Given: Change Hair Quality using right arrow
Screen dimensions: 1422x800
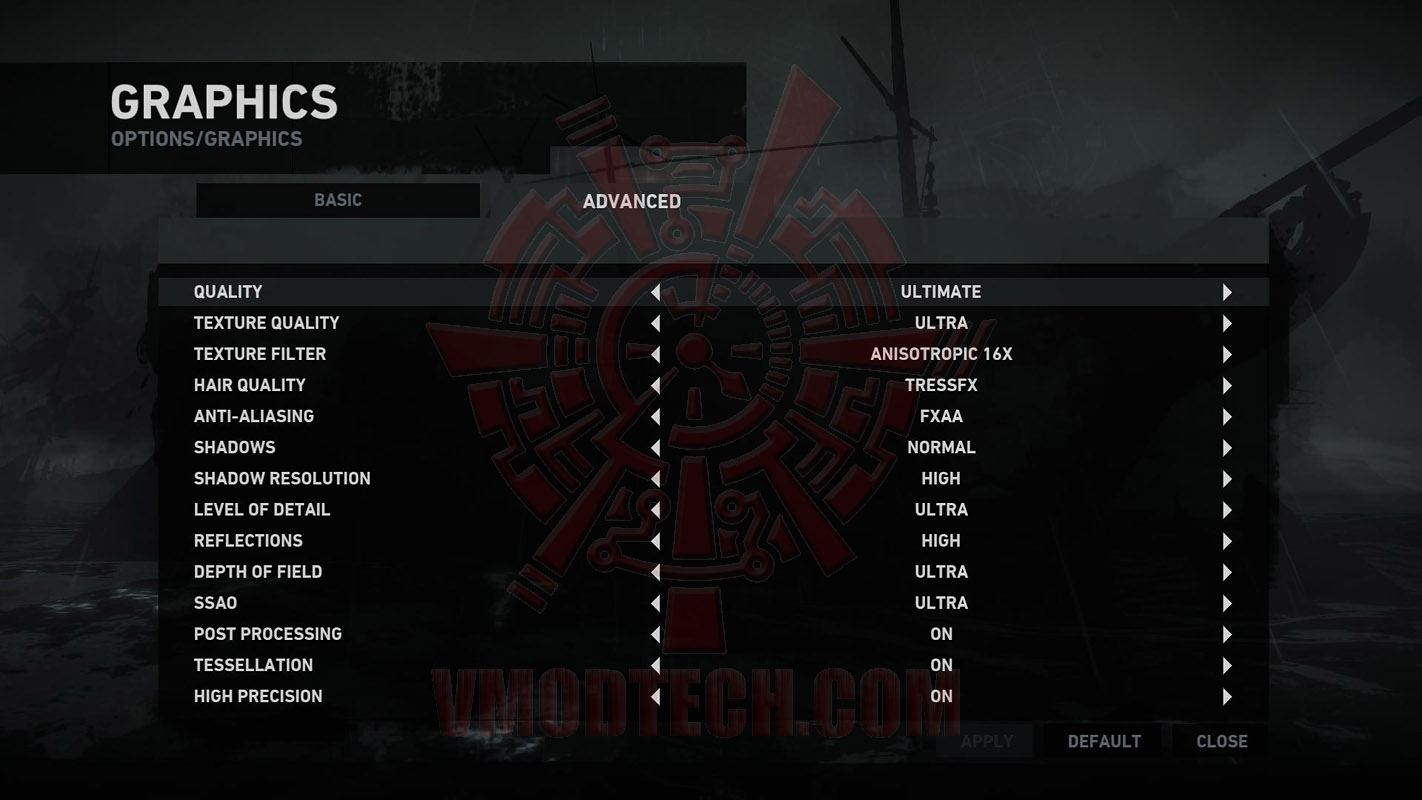Looking at the screenshot, I should [1227, 386].
